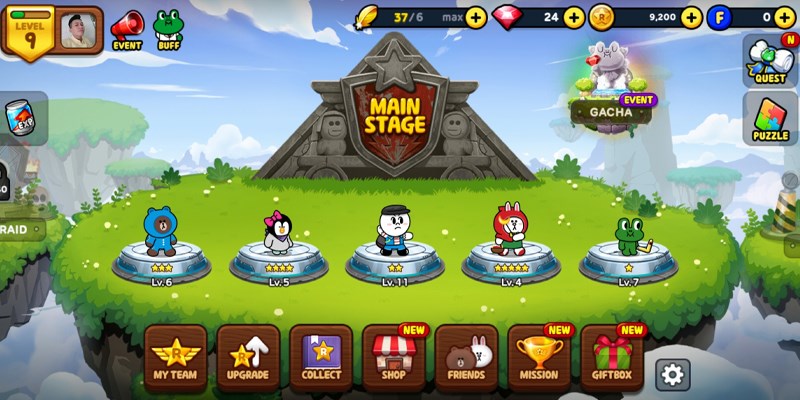Open the Friends menu
The height and width of the screenshot is (400, 800).
[467, 358]
